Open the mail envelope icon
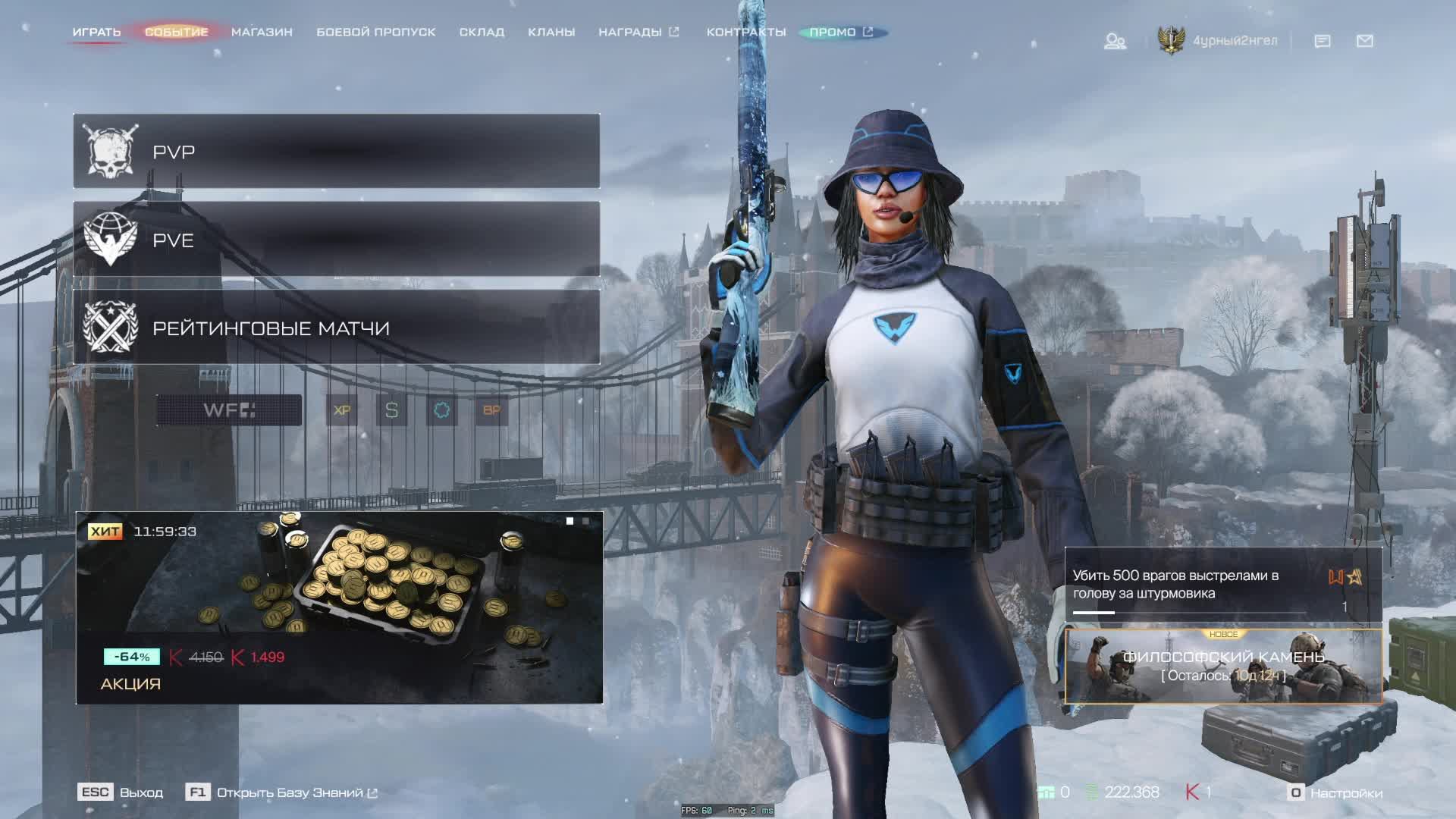The height and width of the screenshot is (819, 1456). click(1365, 41)
